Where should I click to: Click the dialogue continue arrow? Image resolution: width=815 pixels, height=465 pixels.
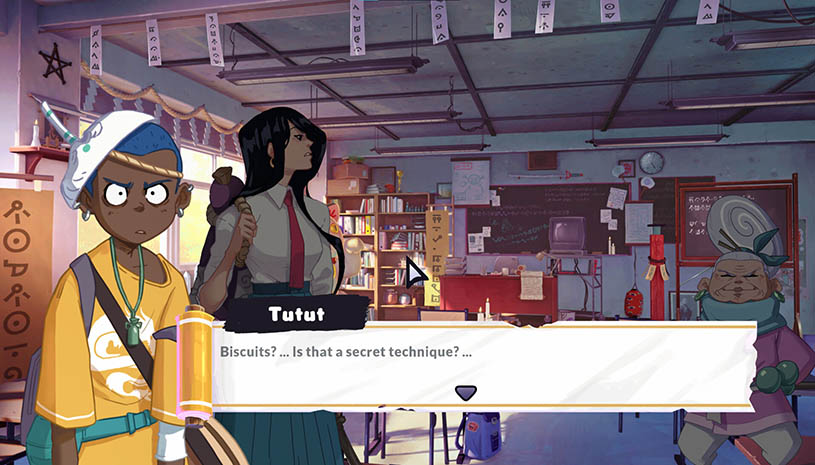click(x=465, y=393)
